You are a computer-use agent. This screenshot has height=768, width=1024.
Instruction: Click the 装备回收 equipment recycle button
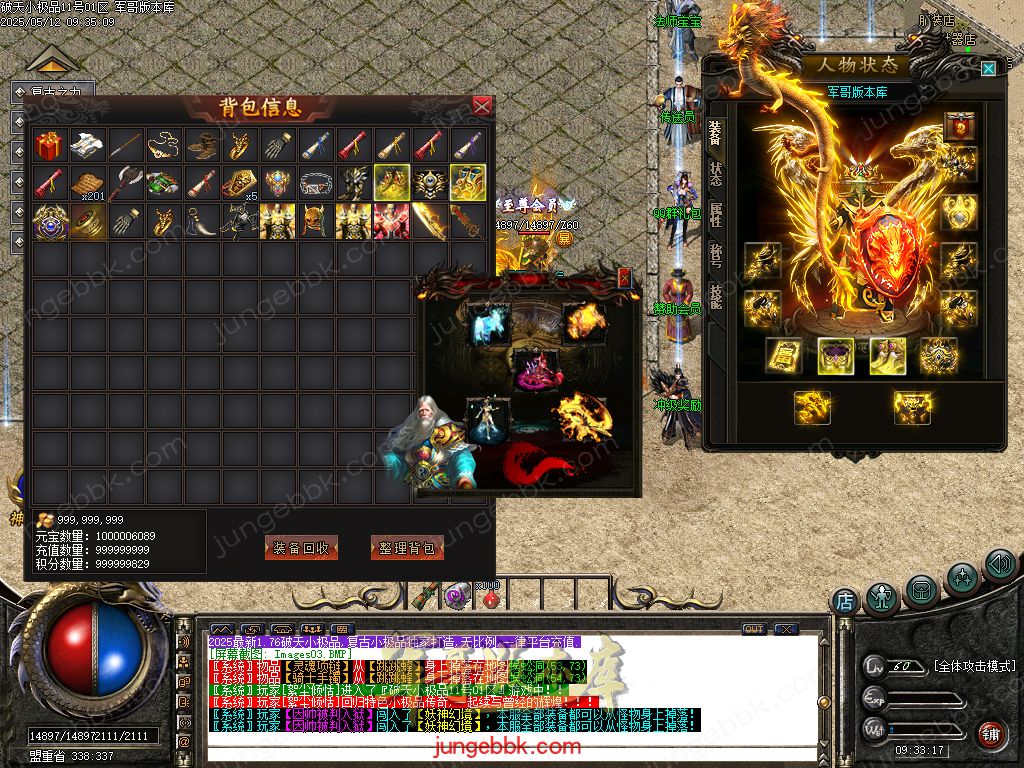[x=301, y=548]
